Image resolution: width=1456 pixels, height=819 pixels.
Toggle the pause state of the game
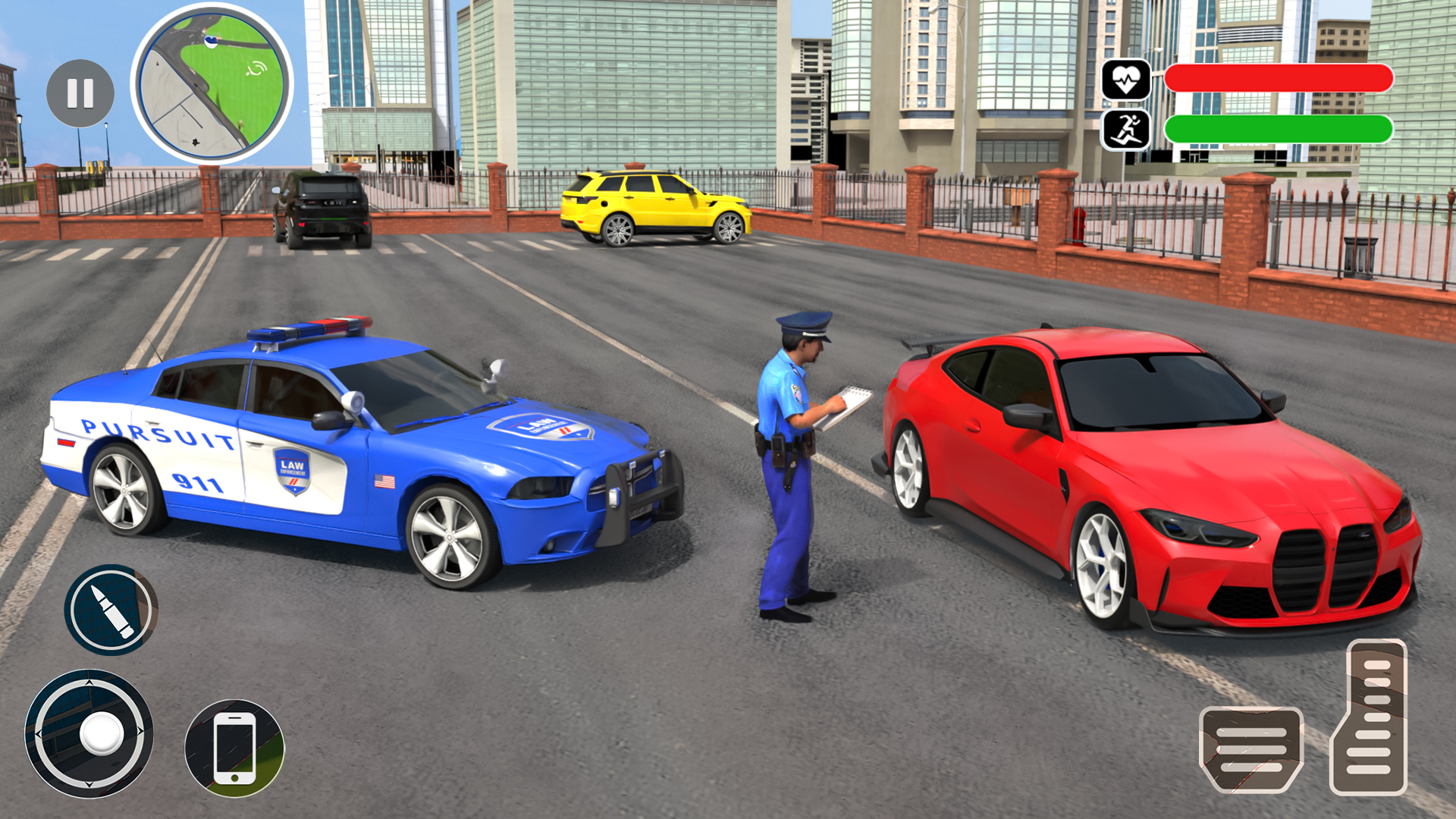pyautogui.click(x=78, y=92)
